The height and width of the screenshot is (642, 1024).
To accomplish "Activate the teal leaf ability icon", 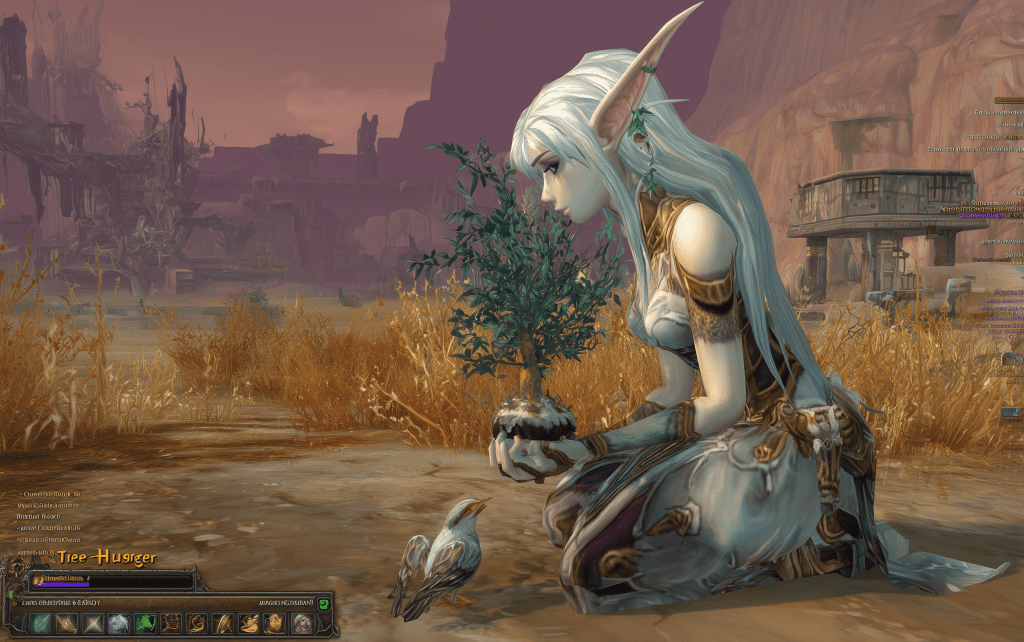I will pos(41,624).
